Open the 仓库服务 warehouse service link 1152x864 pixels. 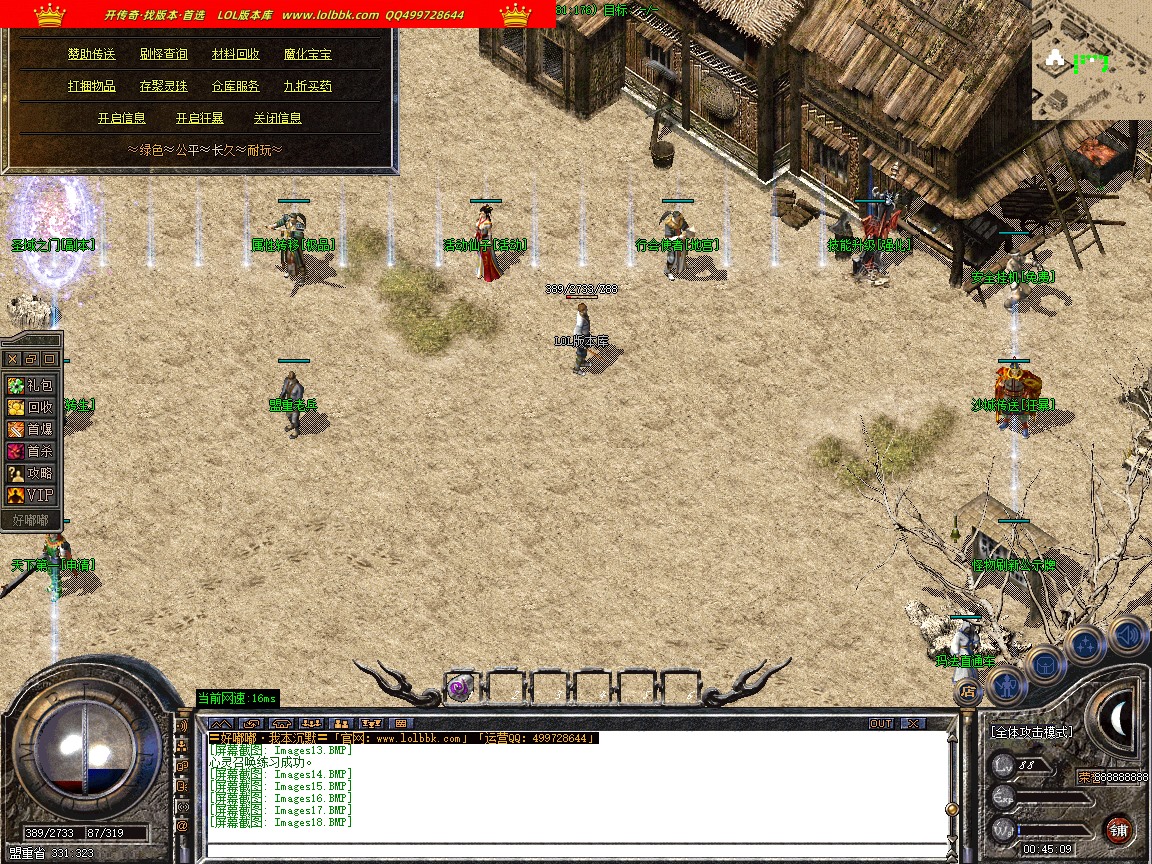236,86
